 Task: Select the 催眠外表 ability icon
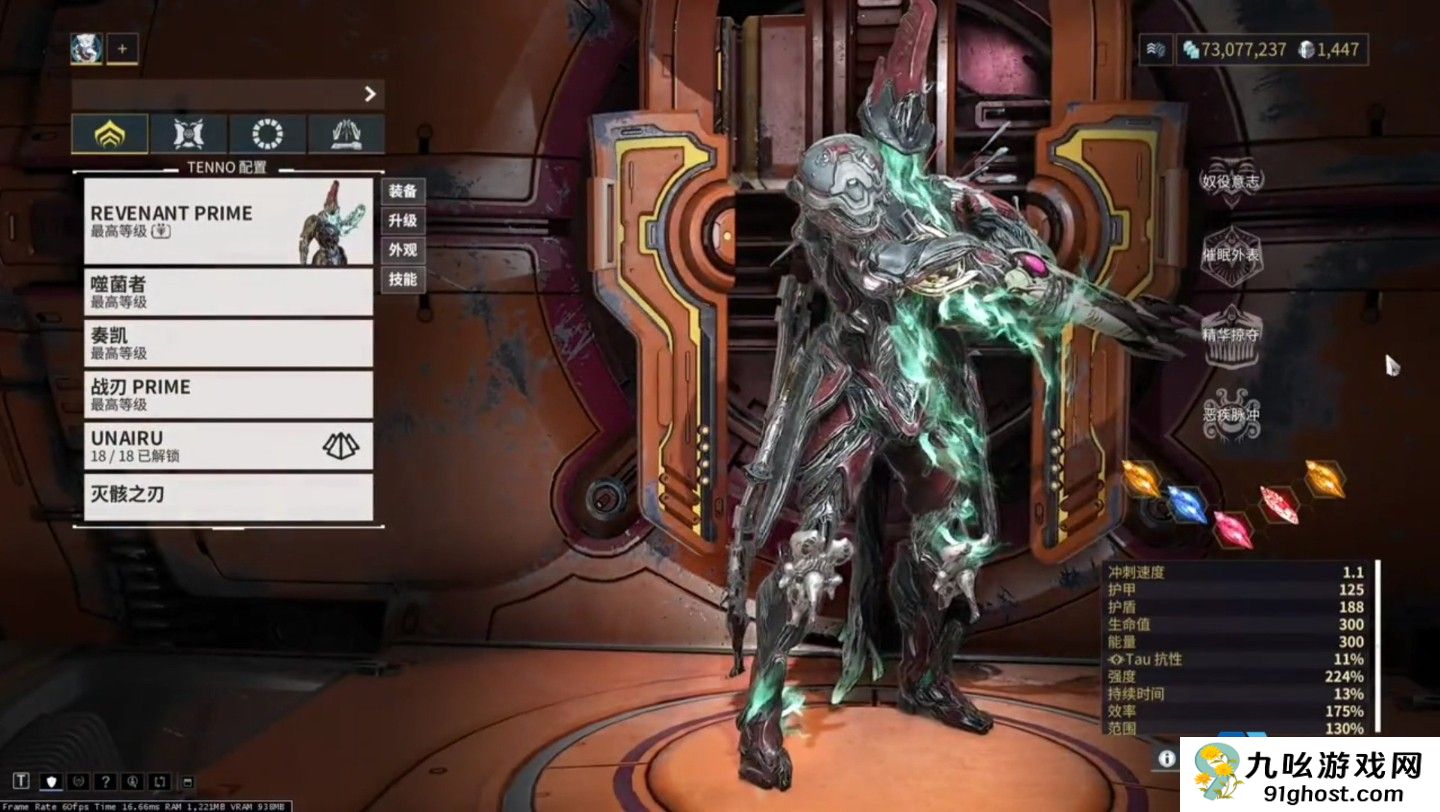point(1230,255)
